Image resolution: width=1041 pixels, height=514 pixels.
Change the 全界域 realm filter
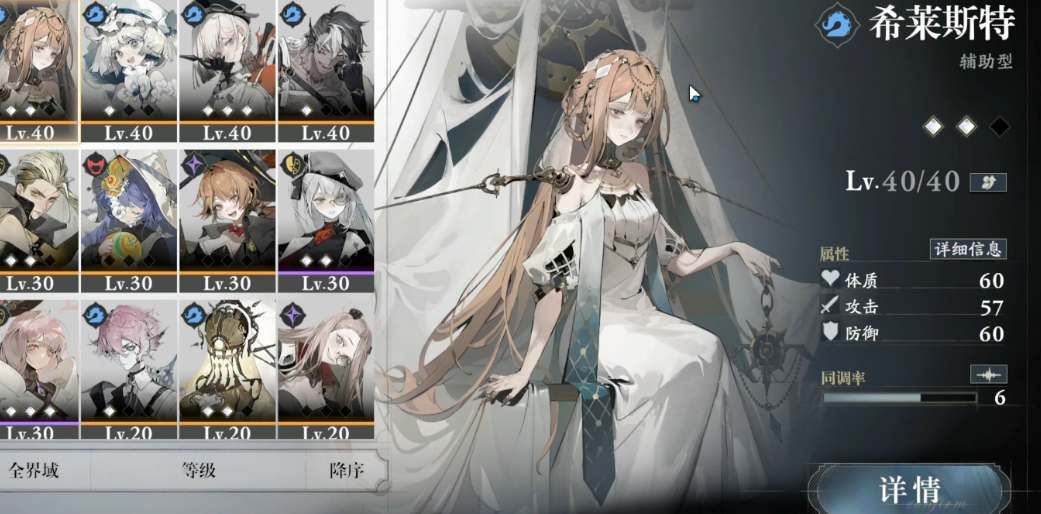(x=35, y=470)
